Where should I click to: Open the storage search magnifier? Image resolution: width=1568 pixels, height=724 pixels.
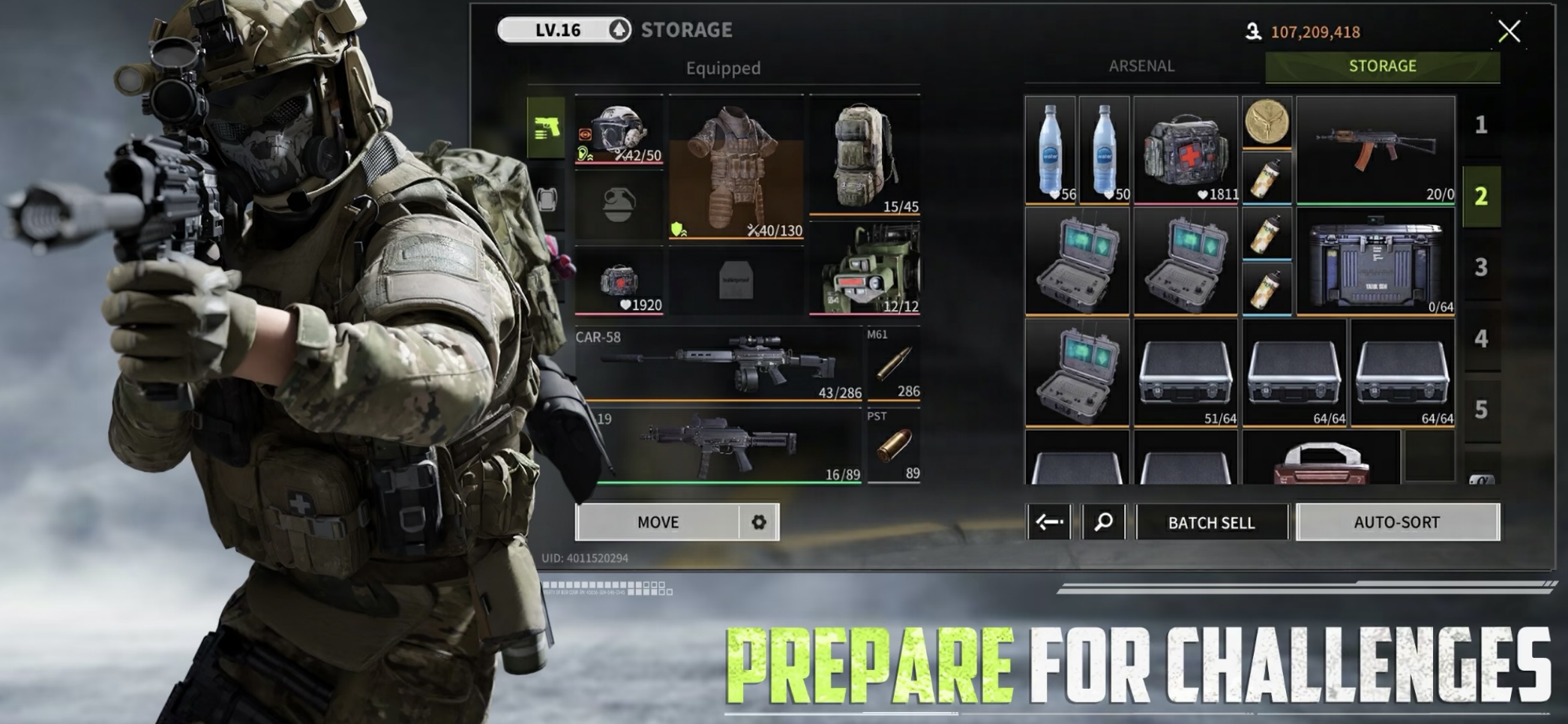click(x=1103, y=522)
